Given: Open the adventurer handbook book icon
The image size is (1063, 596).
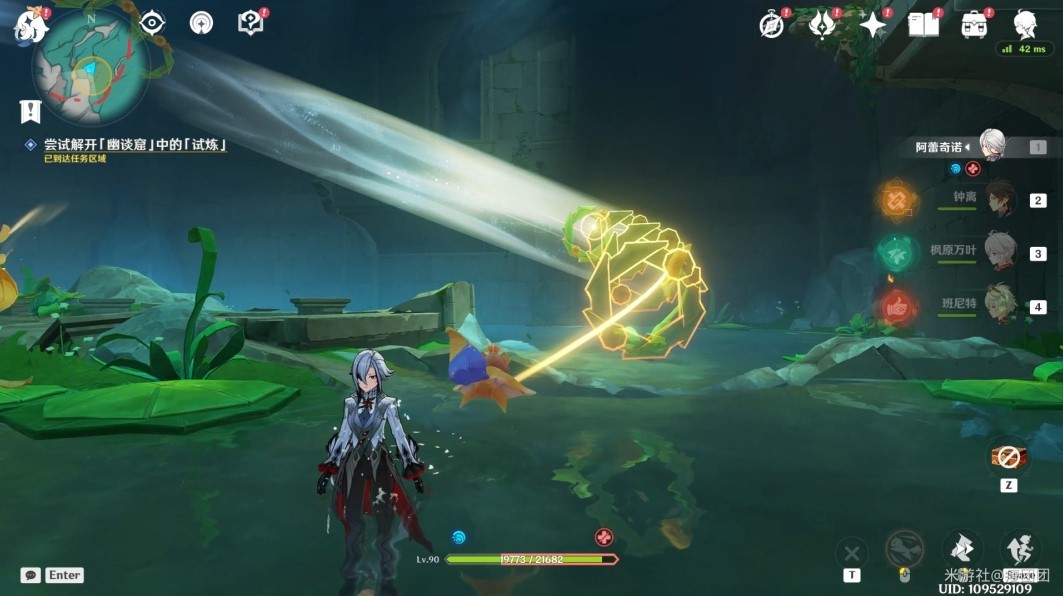Looking at the screenshot, I should [923, 25].
